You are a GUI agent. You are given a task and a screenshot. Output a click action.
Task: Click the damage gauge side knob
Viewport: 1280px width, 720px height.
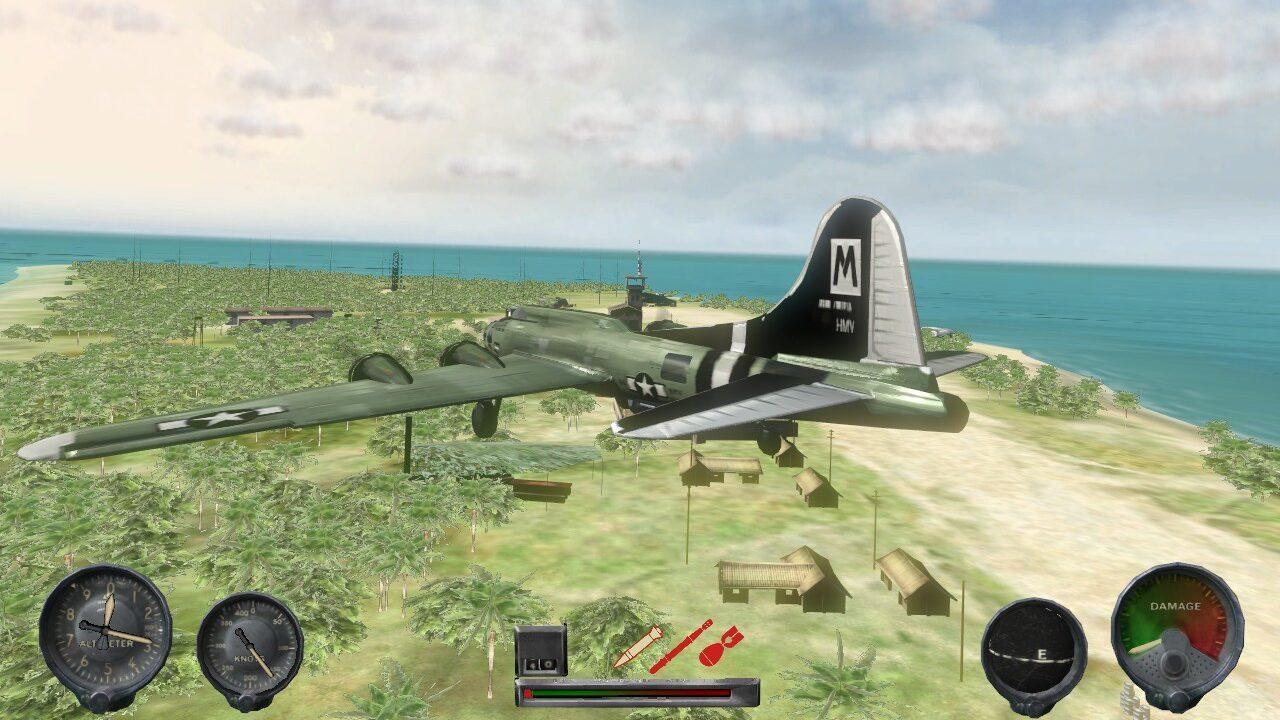[x=1178, y=697]
